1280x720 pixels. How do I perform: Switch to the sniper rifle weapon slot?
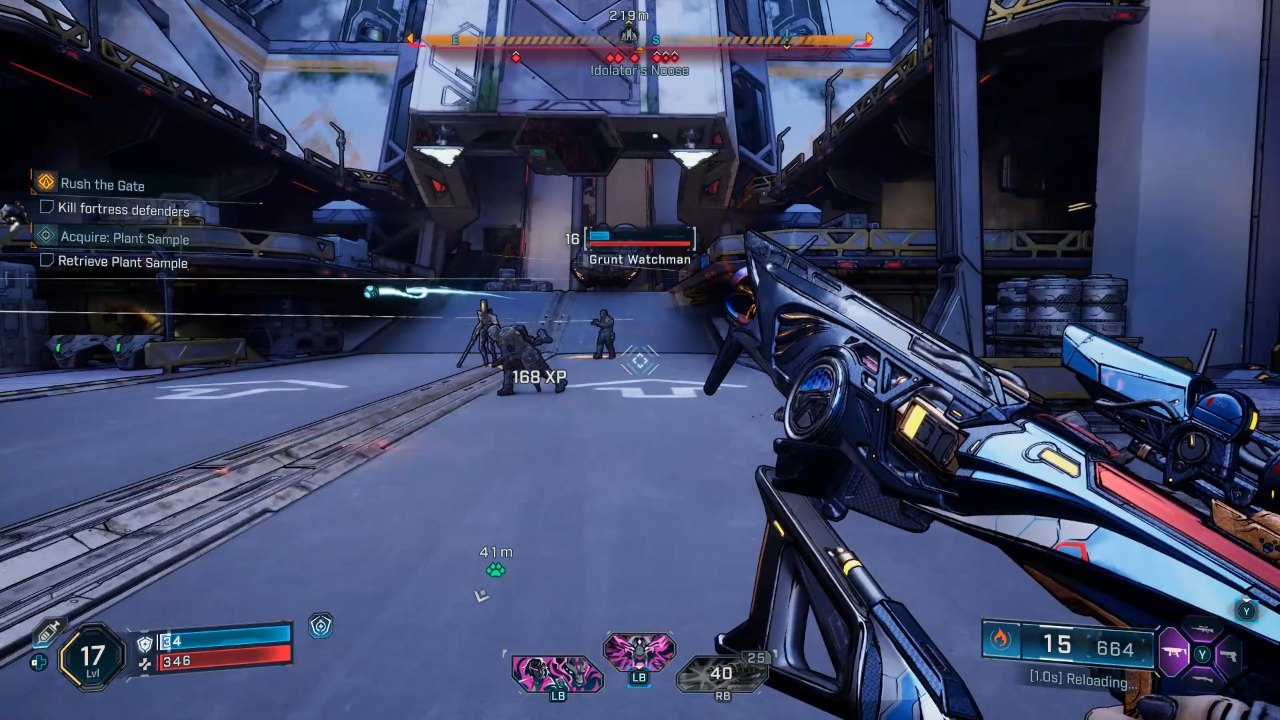1203,628
